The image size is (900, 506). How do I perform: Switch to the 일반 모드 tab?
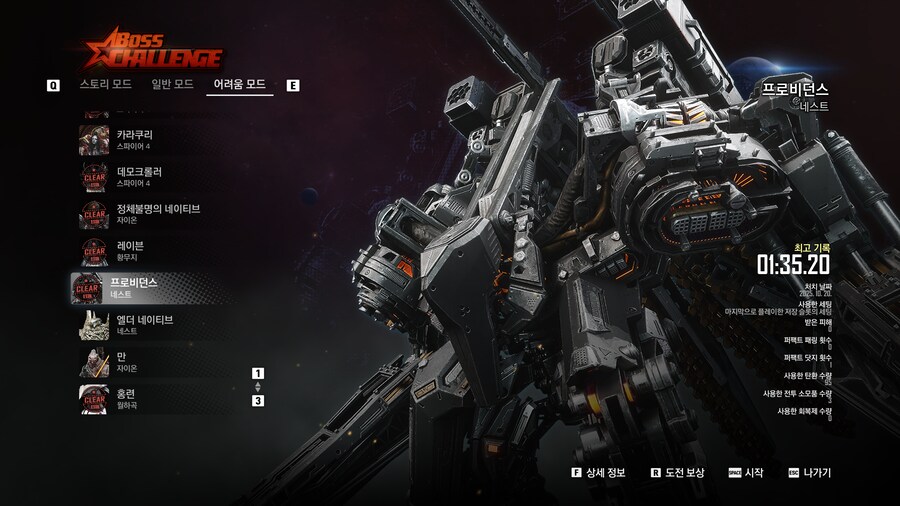click(172, 84)
